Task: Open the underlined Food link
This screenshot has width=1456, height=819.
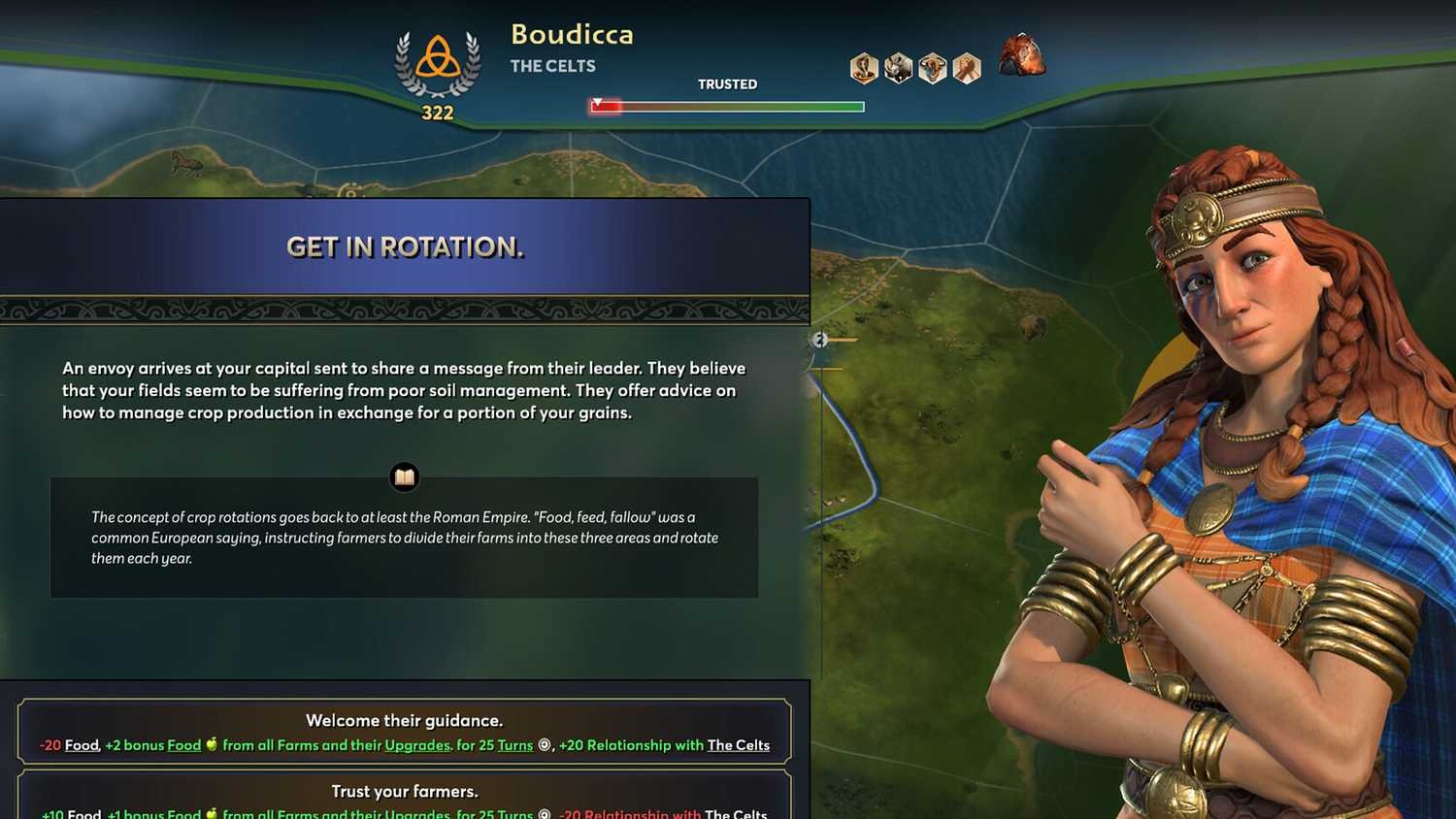Action: click(82, 745)
